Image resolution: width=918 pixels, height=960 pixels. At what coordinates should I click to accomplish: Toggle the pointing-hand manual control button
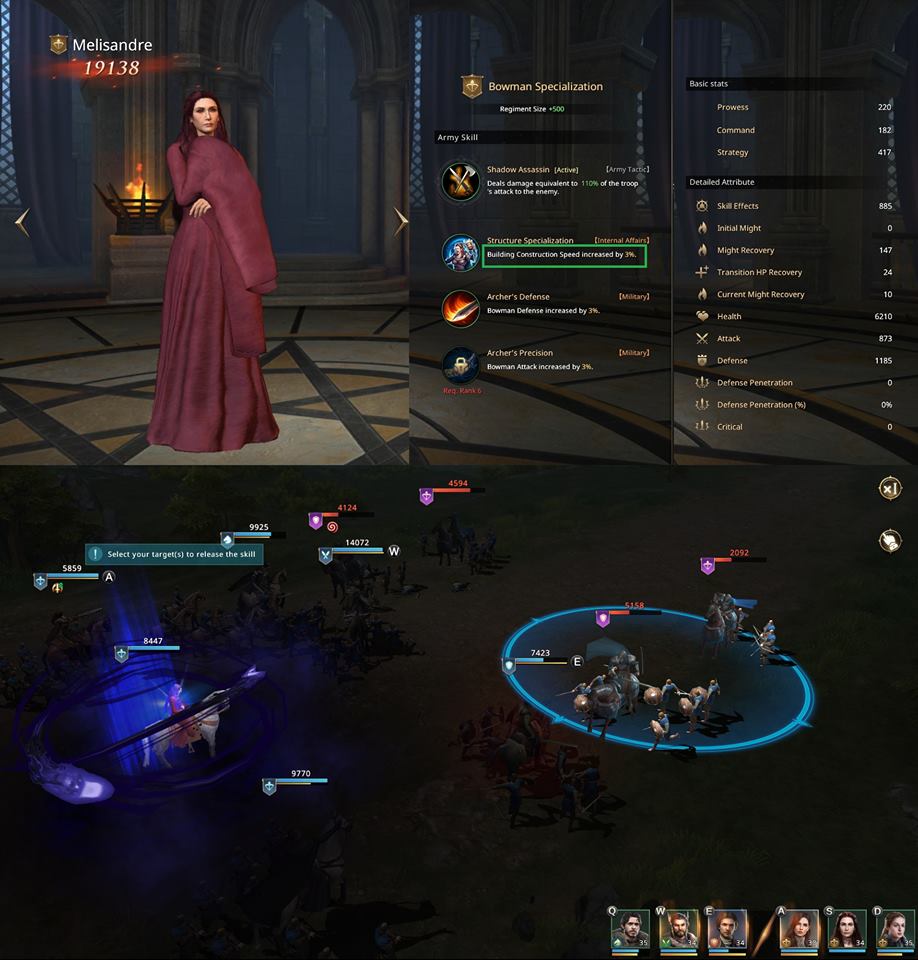click(888, 541)
